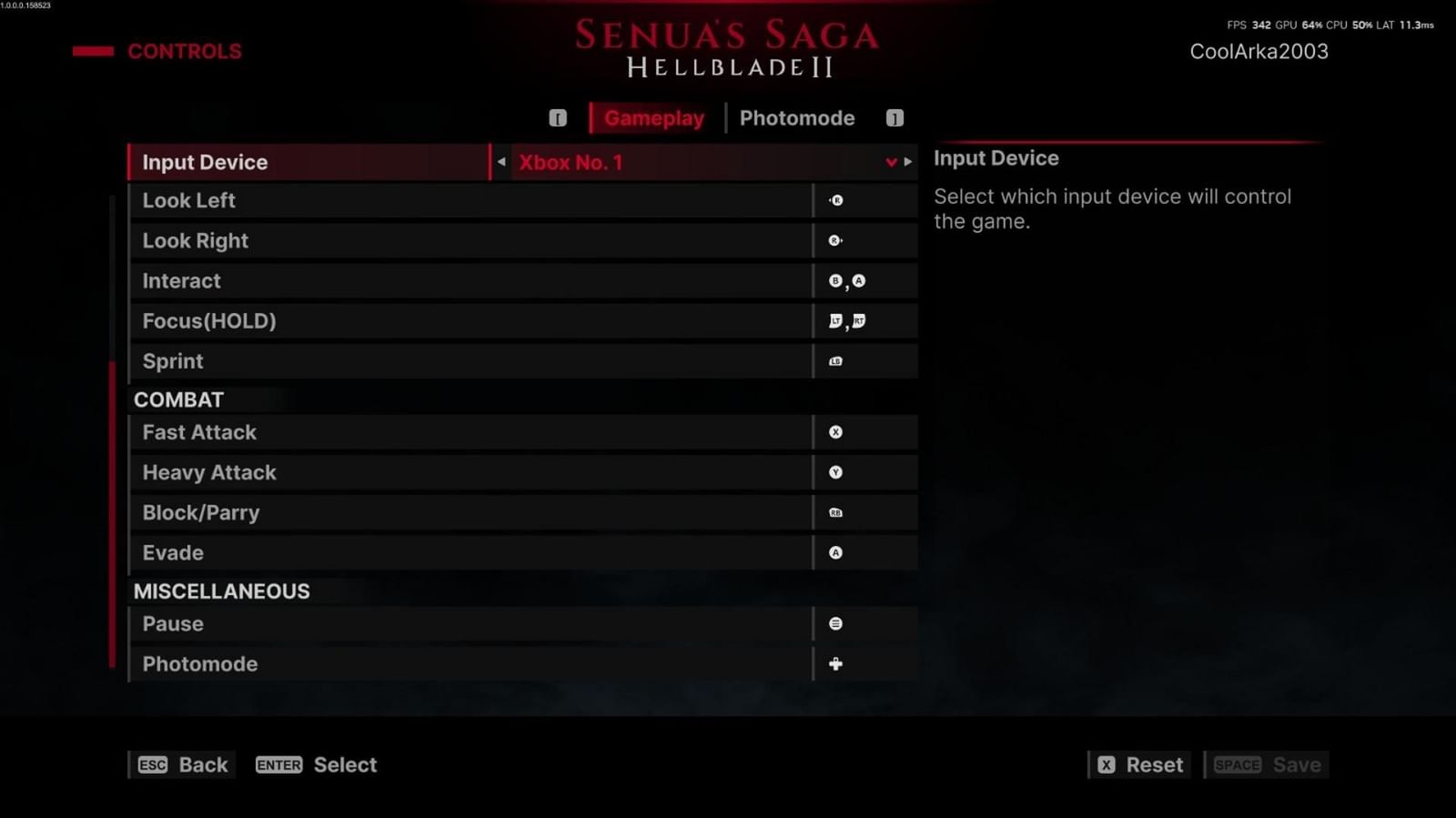This screenshot has width=1456, height=818.
Task: Click the right arrow on Input Device selector
Action: [x=907, y=162]
